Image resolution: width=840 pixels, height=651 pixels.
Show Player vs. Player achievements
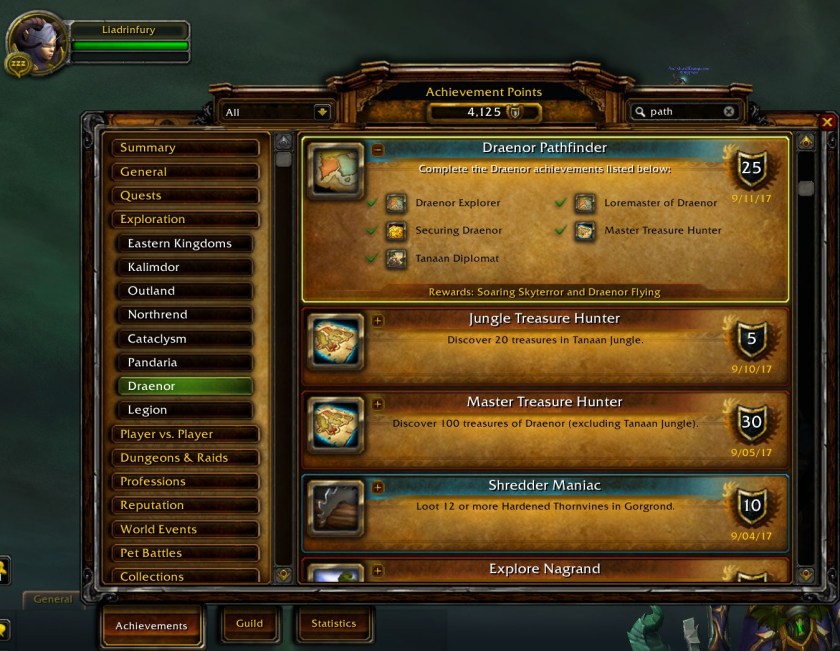tap(185, 434)
